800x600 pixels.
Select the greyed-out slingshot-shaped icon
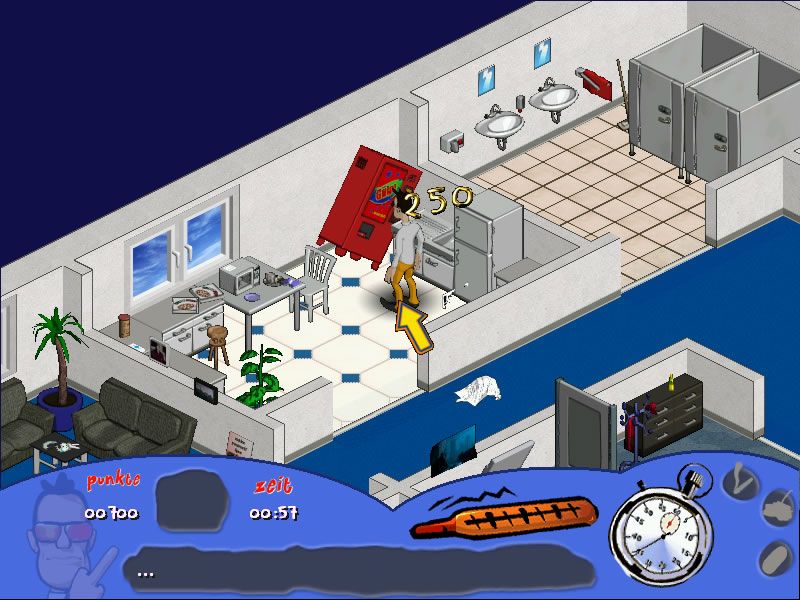742,483
